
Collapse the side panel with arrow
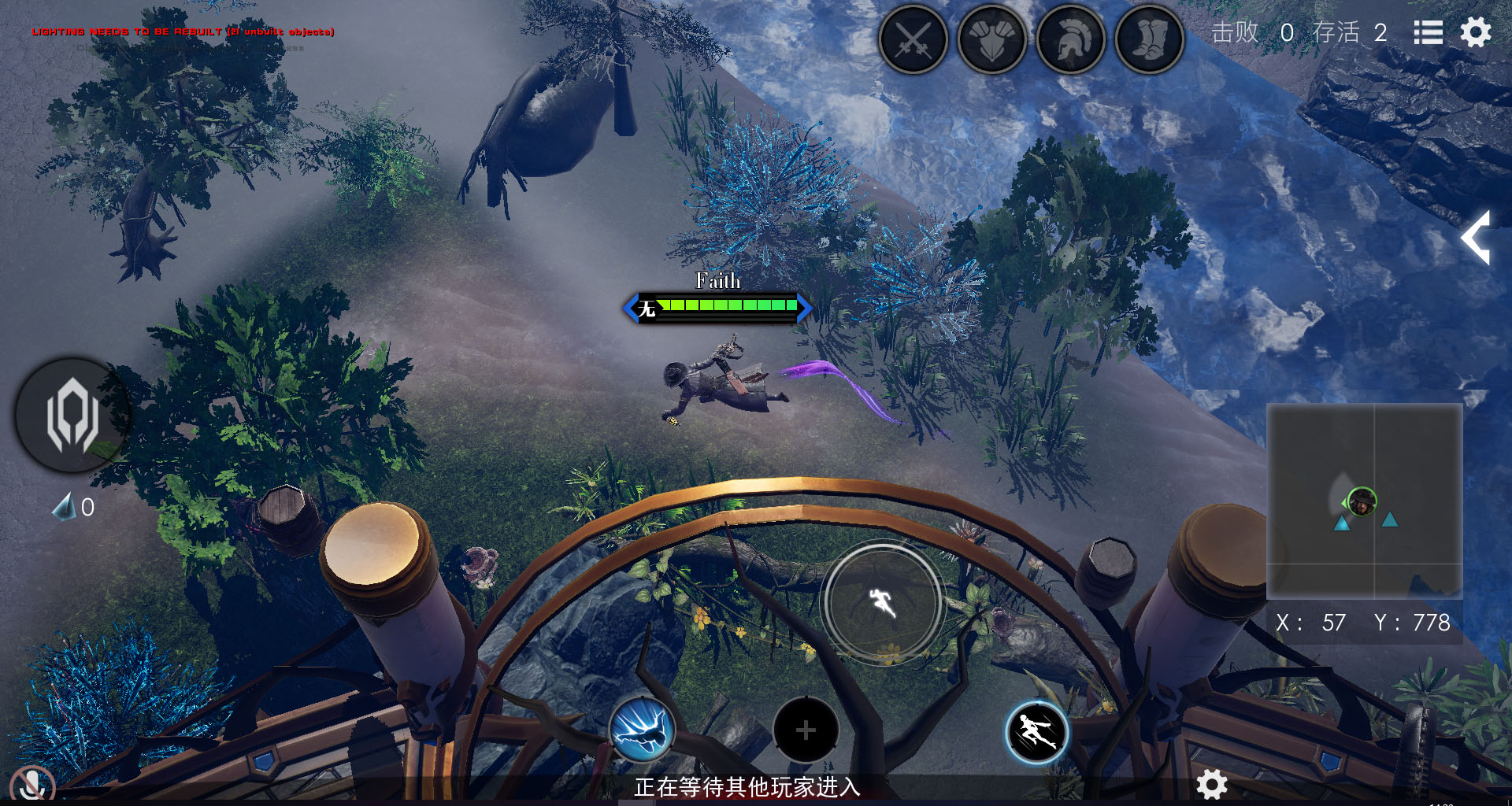click(x=1477, y=237)
